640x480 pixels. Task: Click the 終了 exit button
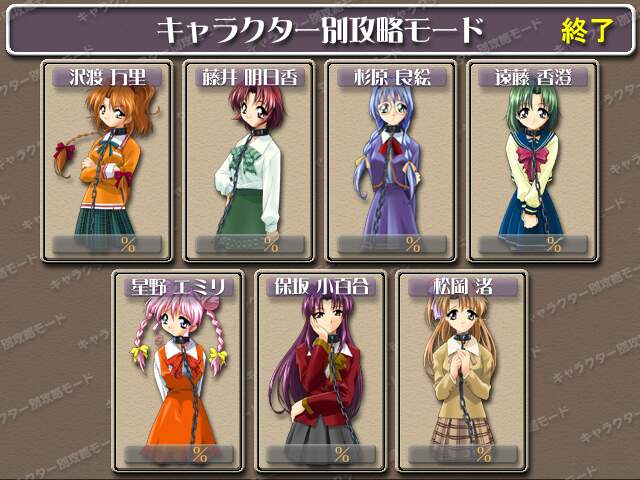coord(586,30)
